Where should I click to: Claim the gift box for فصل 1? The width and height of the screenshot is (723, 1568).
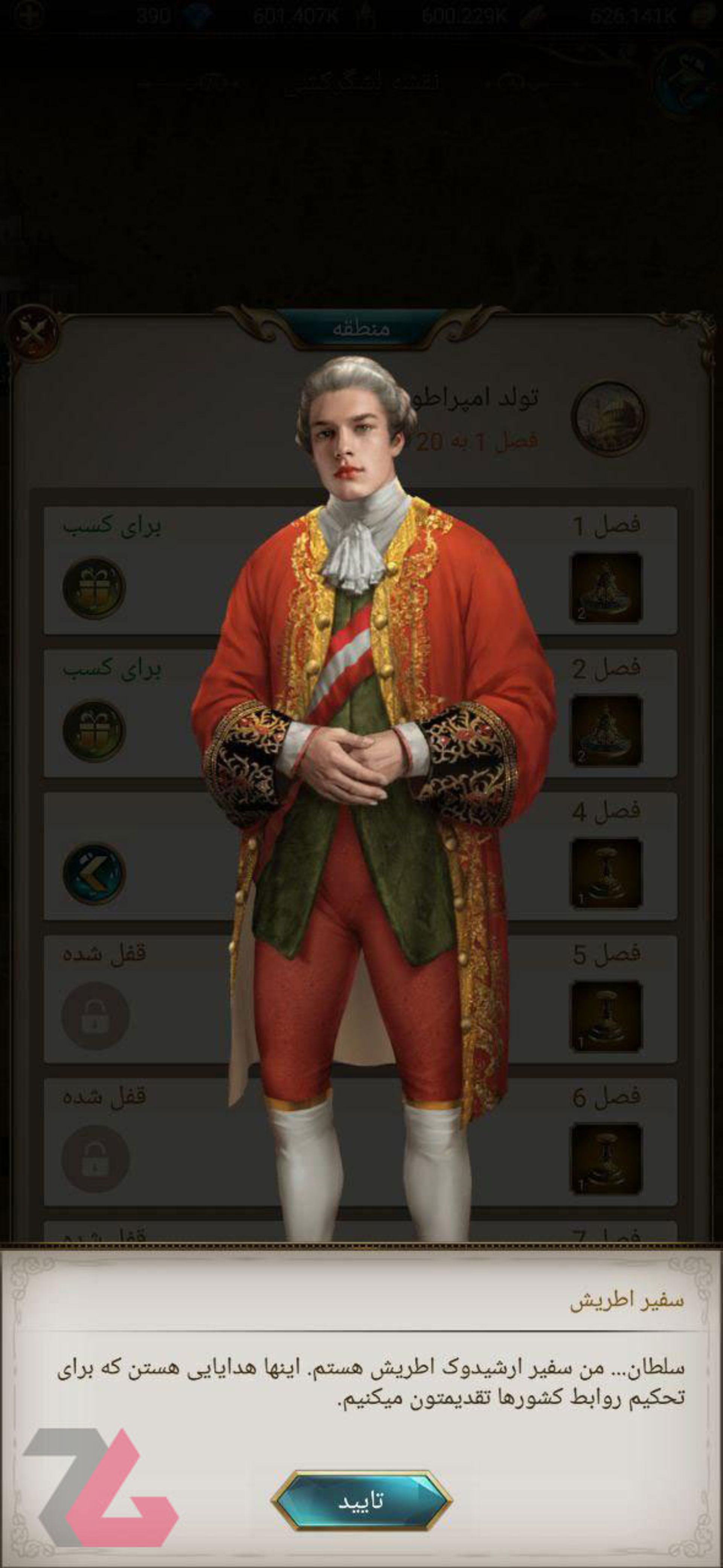(94, 588)
